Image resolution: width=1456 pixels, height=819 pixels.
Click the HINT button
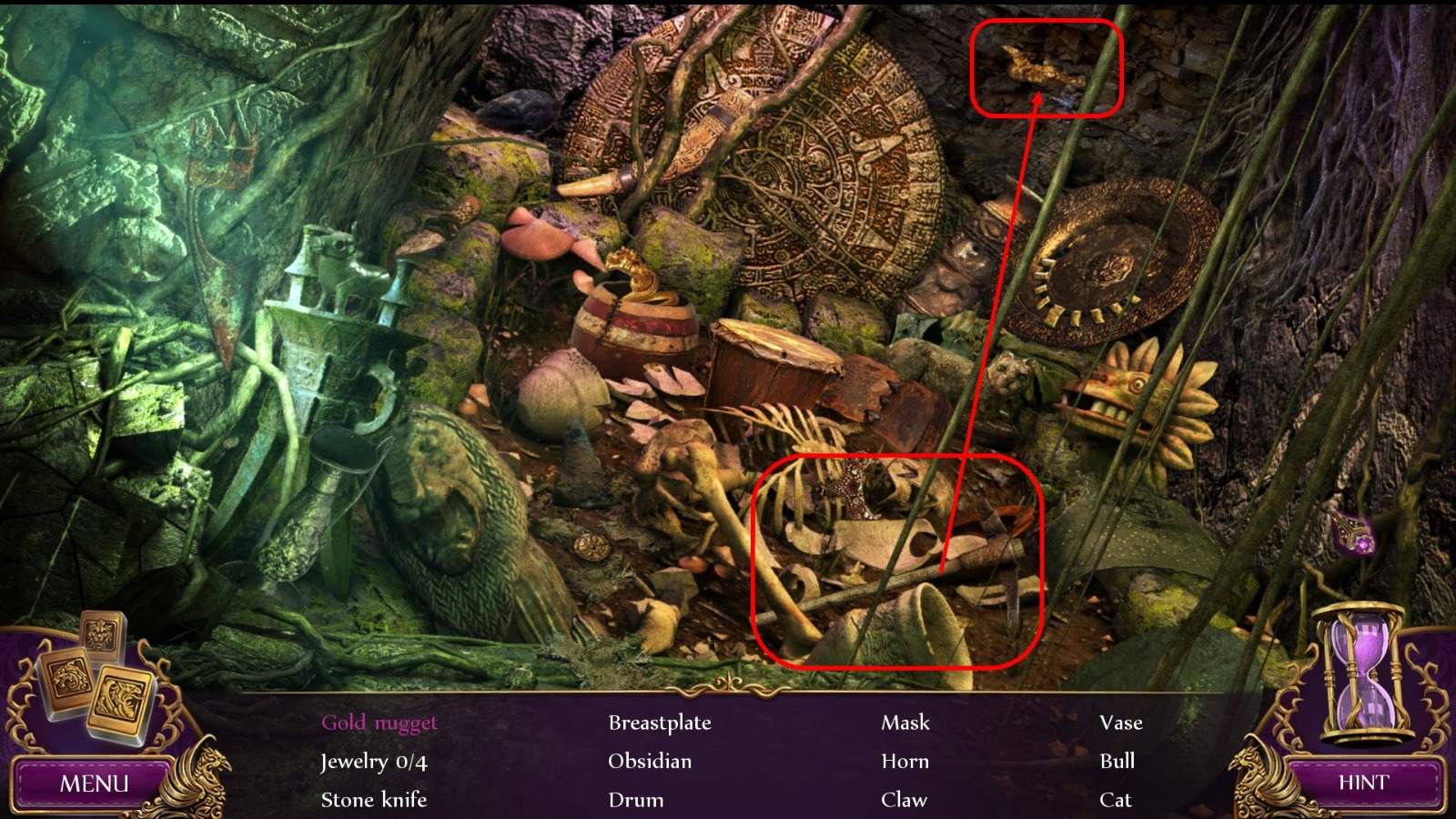[1363, 781]
